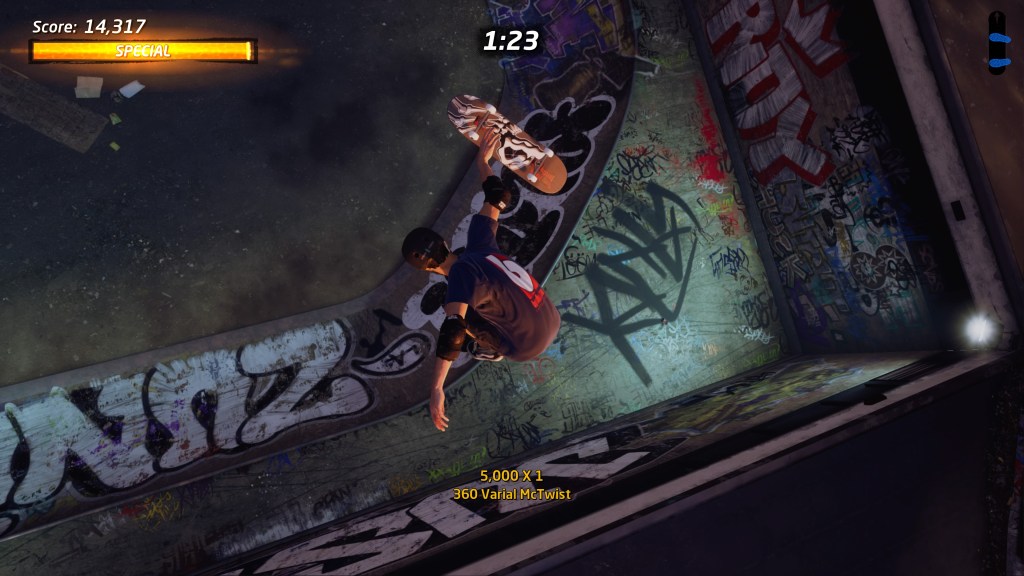Image resolution: width=1024 pixels, height=576 pixels.
Task: Click the skateboard icon in the HUD
Action: [x=996, y=42]
